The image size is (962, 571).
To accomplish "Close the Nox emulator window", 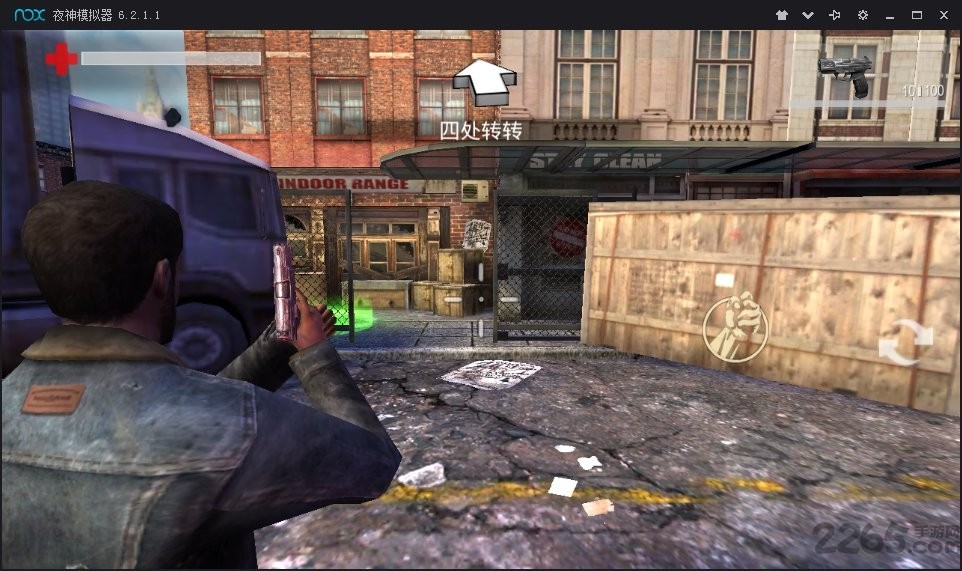I will pyautogui.click(x=943, y=15).
